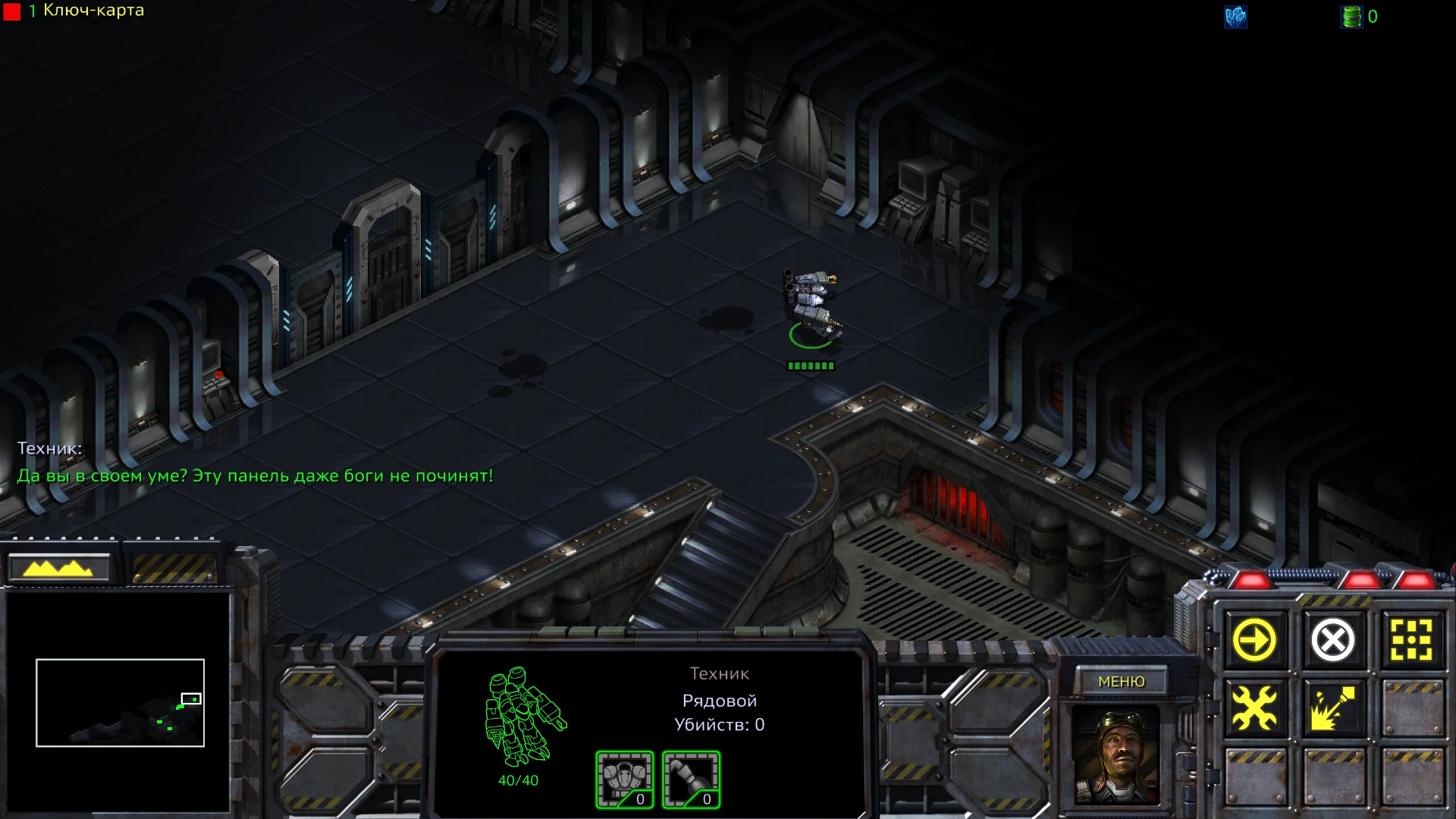Click the Рядовой rank text

click(x=718, y=700)
